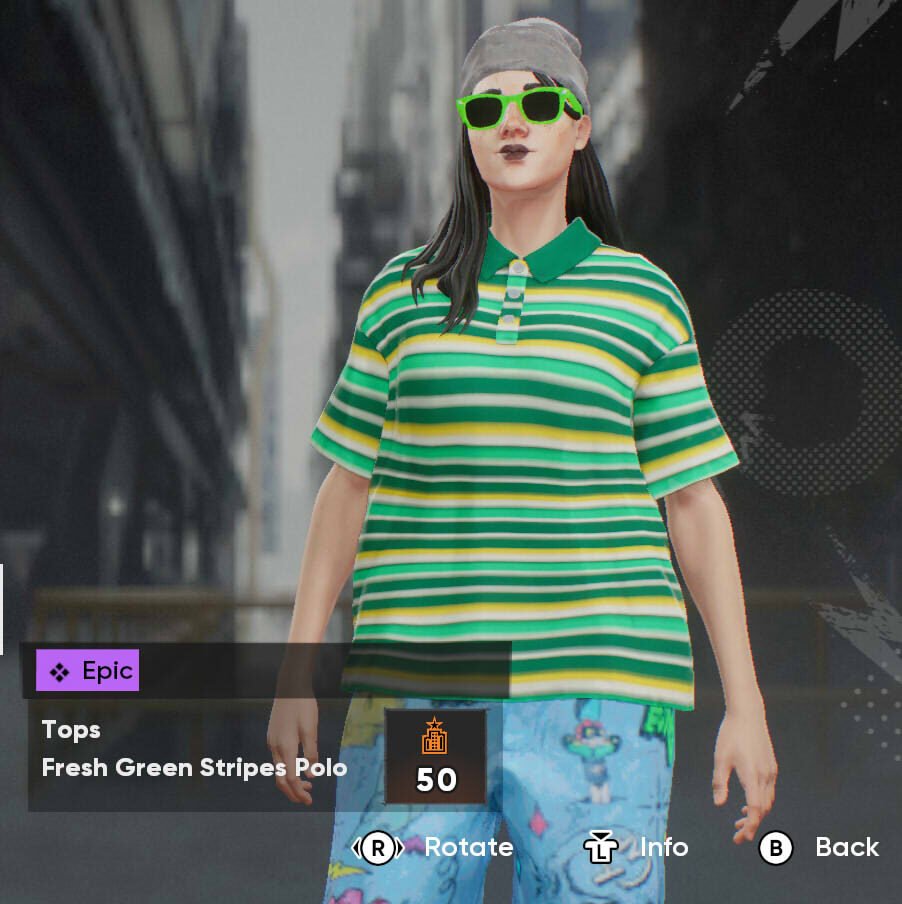
Task: Select the Fresh Green Stripes Polo item panel
Action: (x=195, y=750)
